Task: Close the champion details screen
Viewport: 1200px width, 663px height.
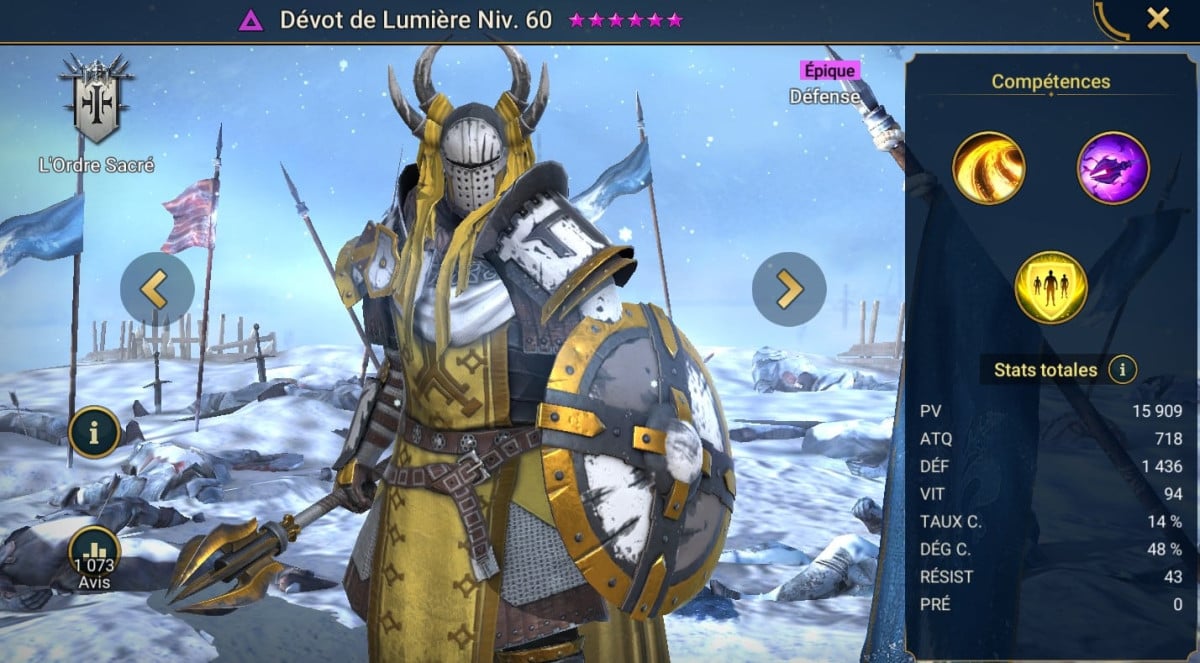Action: (1157, 18)
